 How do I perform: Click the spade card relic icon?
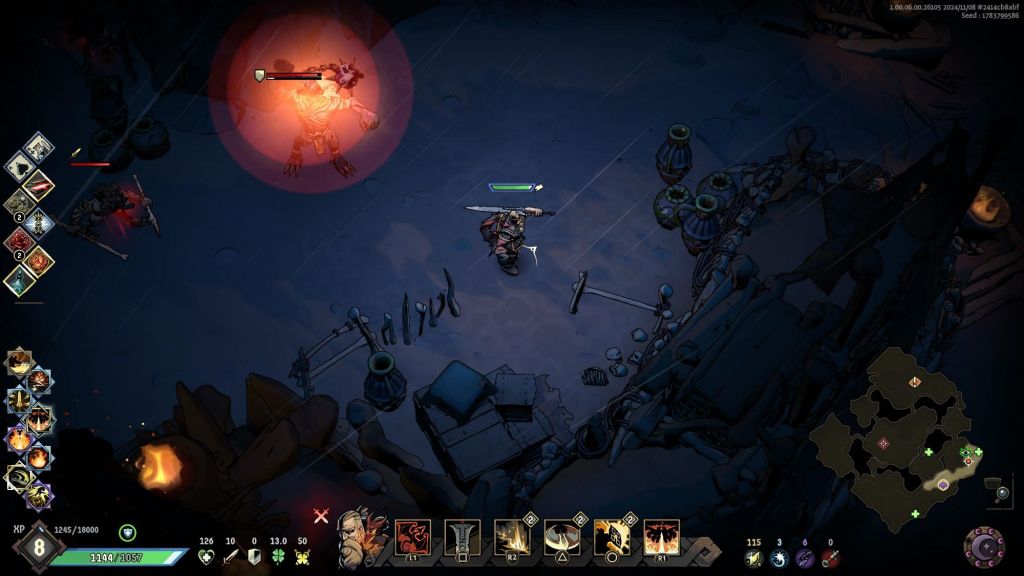20,166
